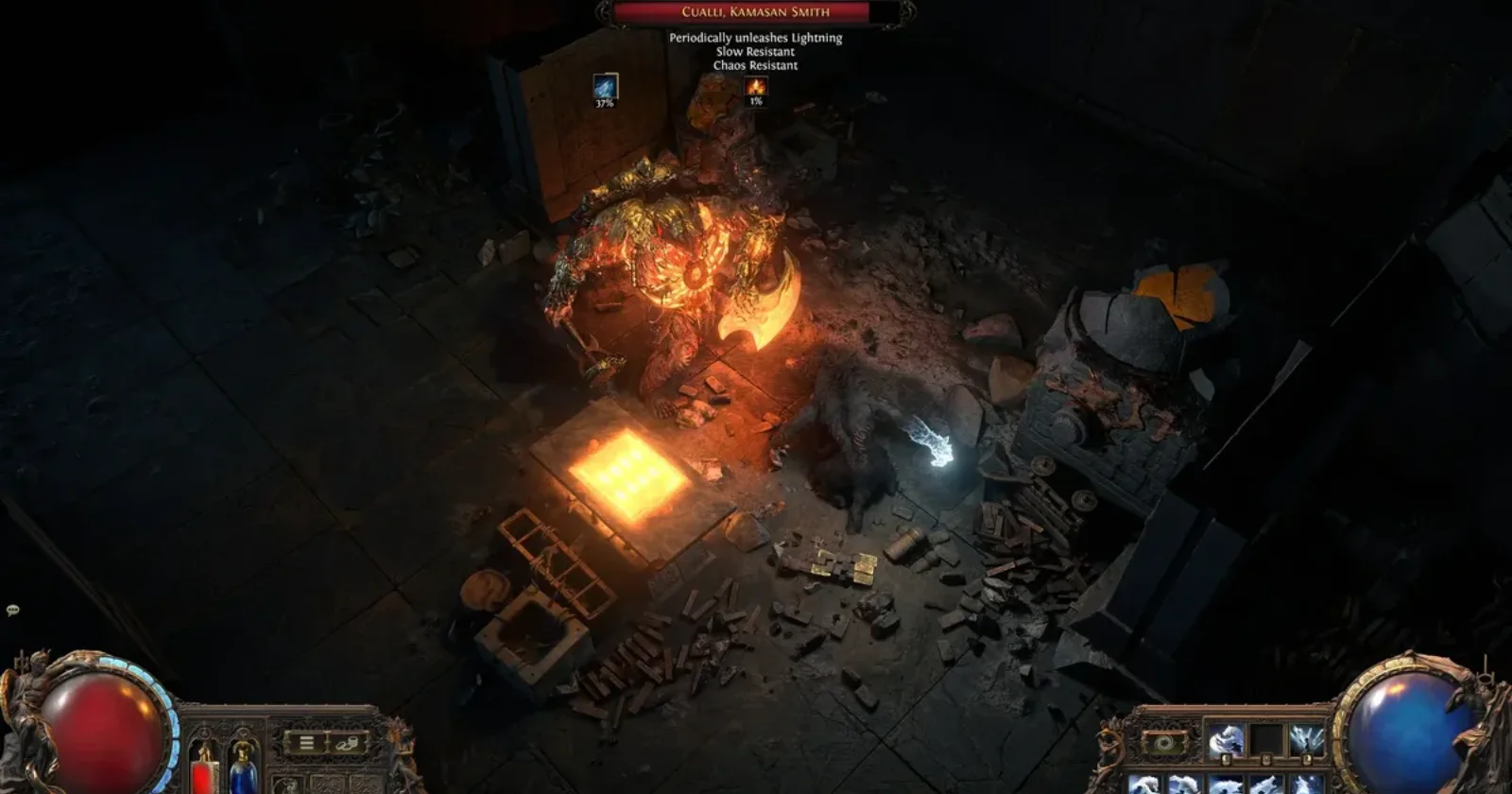This screenshot has width=1512, height=794.
Task: Open the three-line menu button
Action: (x=306, y=743)
